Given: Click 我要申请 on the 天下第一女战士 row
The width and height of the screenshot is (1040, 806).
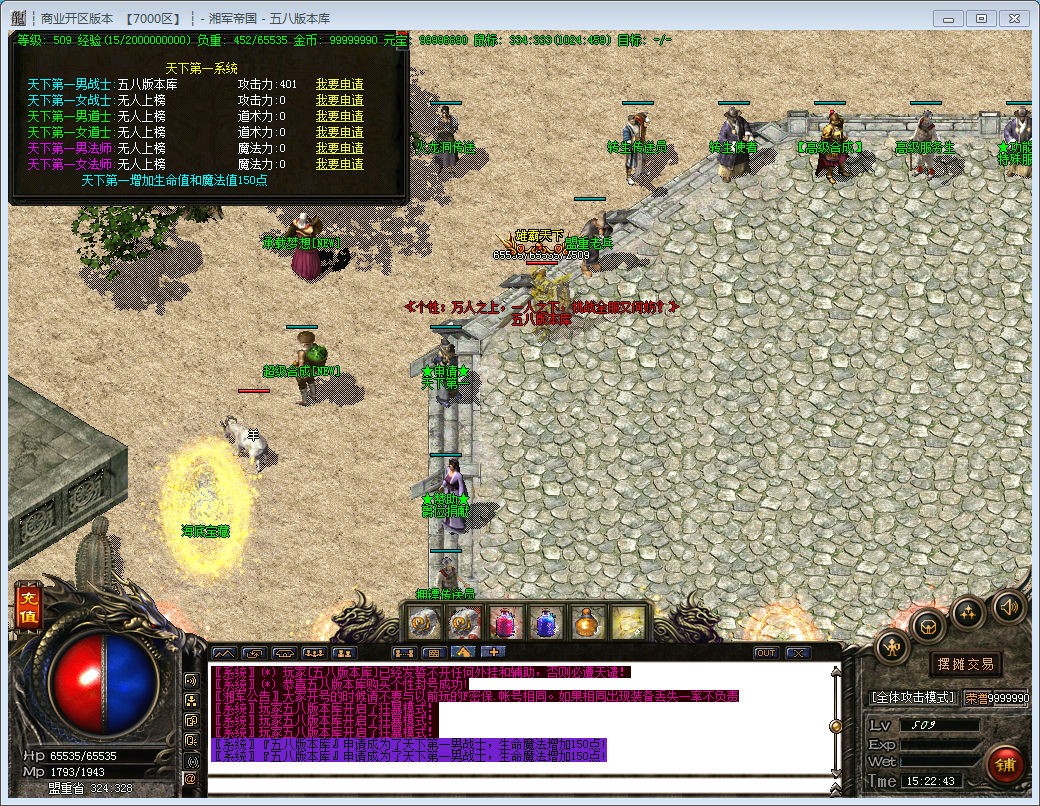Looking at the screenshot, I should 340,101.
